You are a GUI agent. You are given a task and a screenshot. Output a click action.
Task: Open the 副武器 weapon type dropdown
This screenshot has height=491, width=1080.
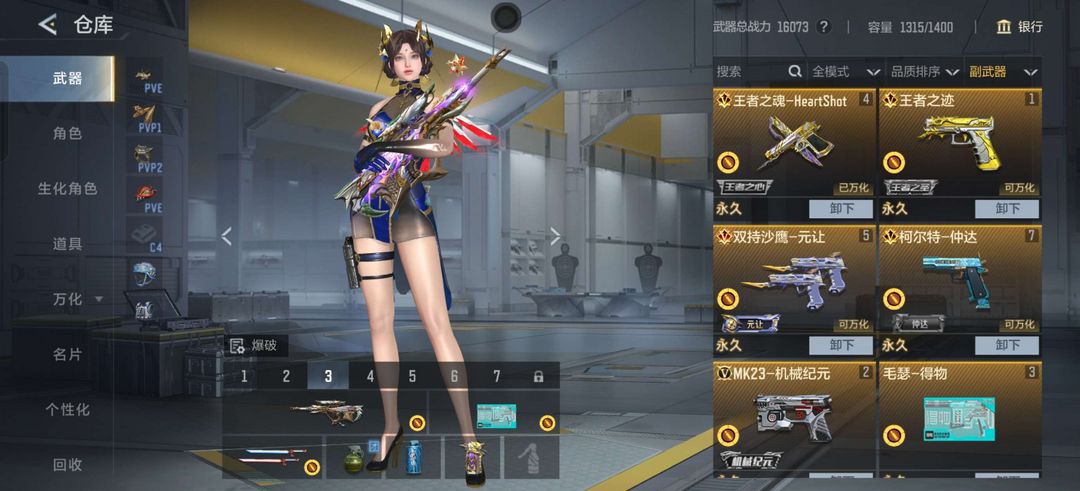click(x=1001, y=71)
